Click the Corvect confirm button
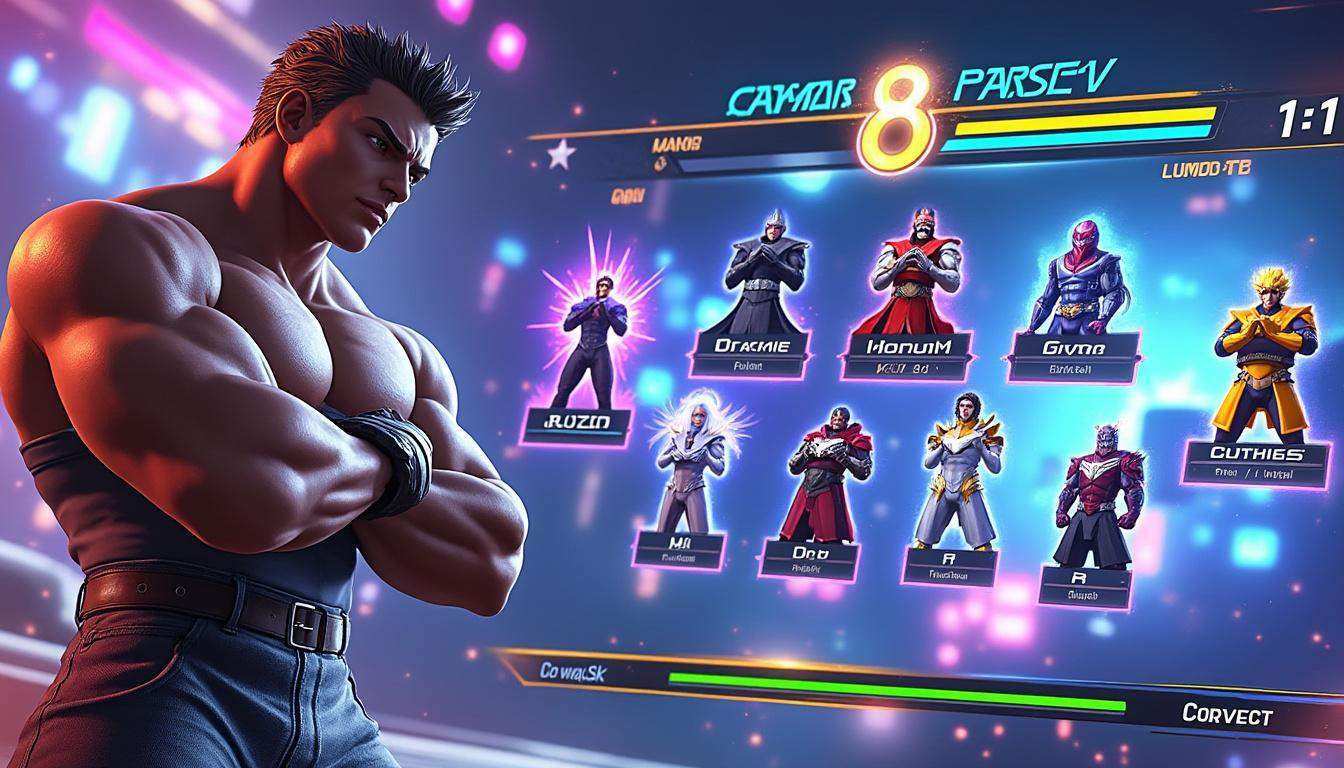1344x768 pixels. click(1227, 715)
